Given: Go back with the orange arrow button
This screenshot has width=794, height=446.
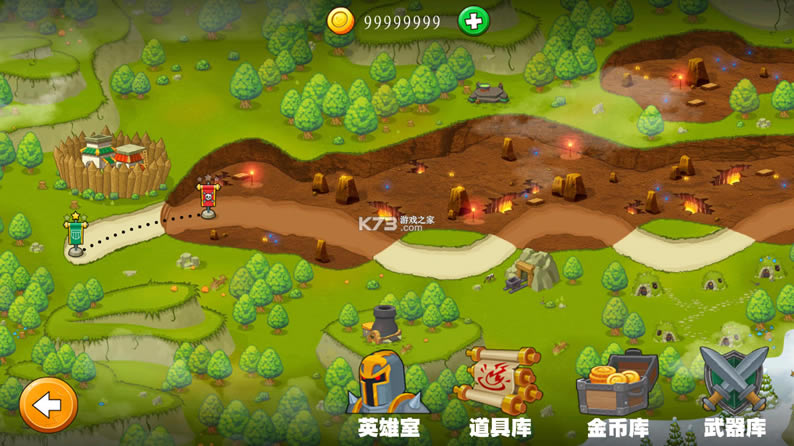Looking at the screenshot, I should (x=47, y=405).
